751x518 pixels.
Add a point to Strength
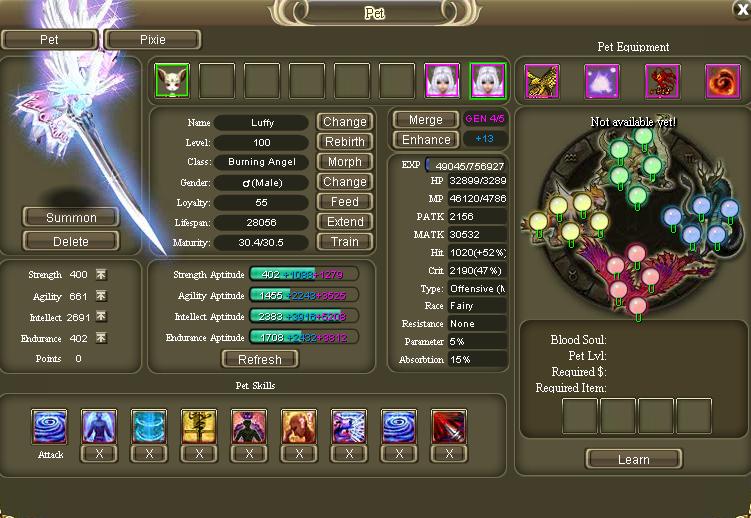(x=101, y=275)
